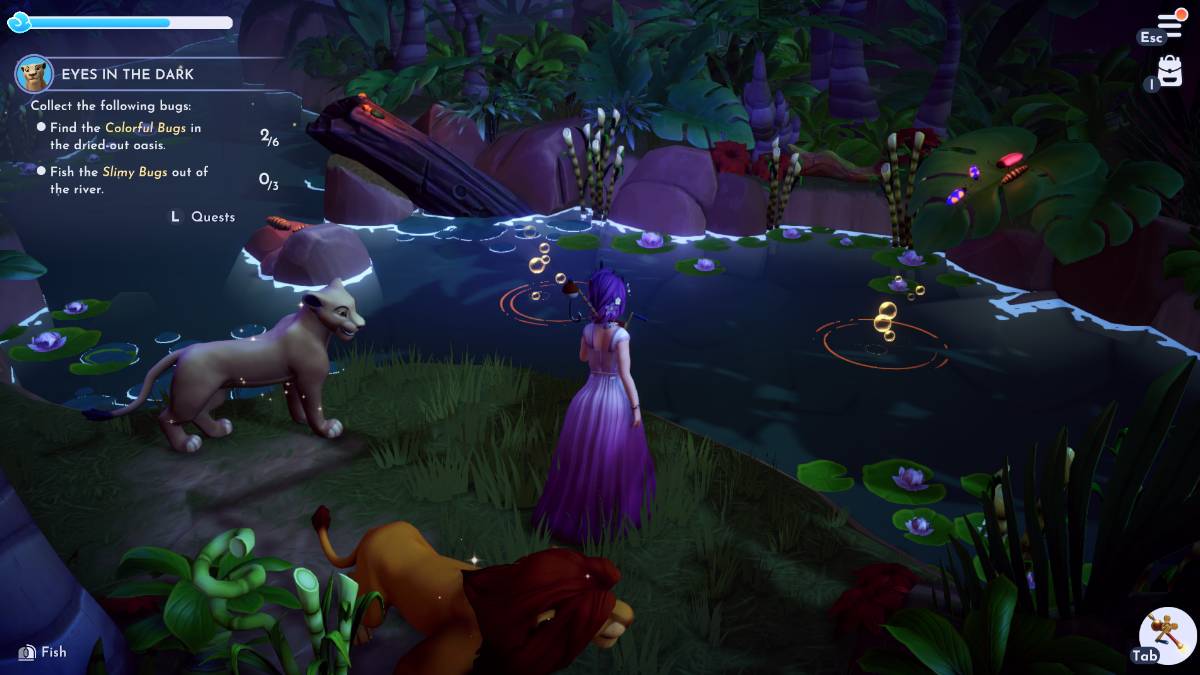Viewport: 1200px width, 675px height.
Task: Select the Eyes in the Dark quest tracker
Action: 127,74
